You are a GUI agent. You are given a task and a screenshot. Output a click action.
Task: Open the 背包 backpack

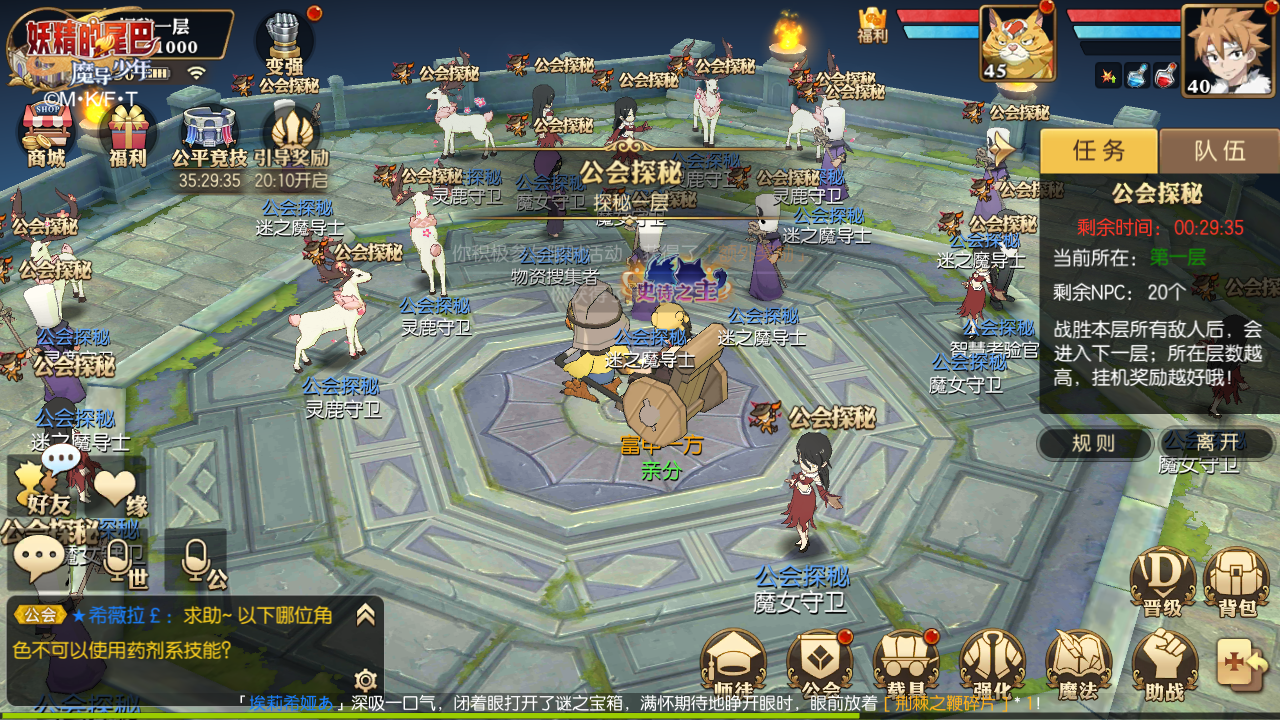(x=1236, y=583)
